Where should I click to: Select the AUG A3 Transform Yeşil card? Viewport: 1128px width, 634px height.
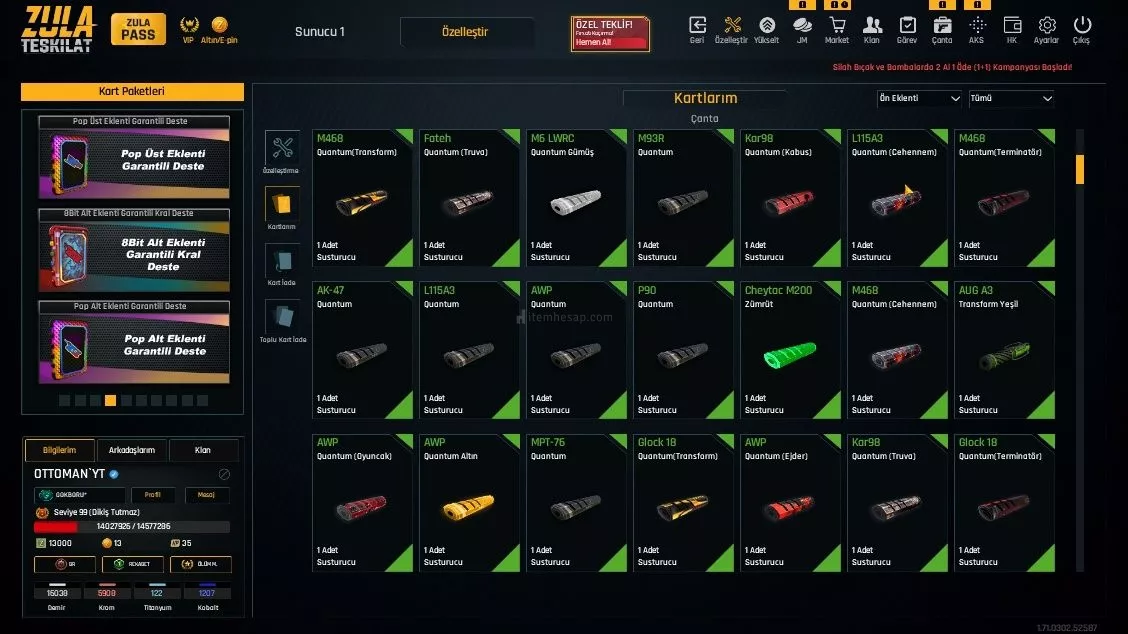(1004, 349)
